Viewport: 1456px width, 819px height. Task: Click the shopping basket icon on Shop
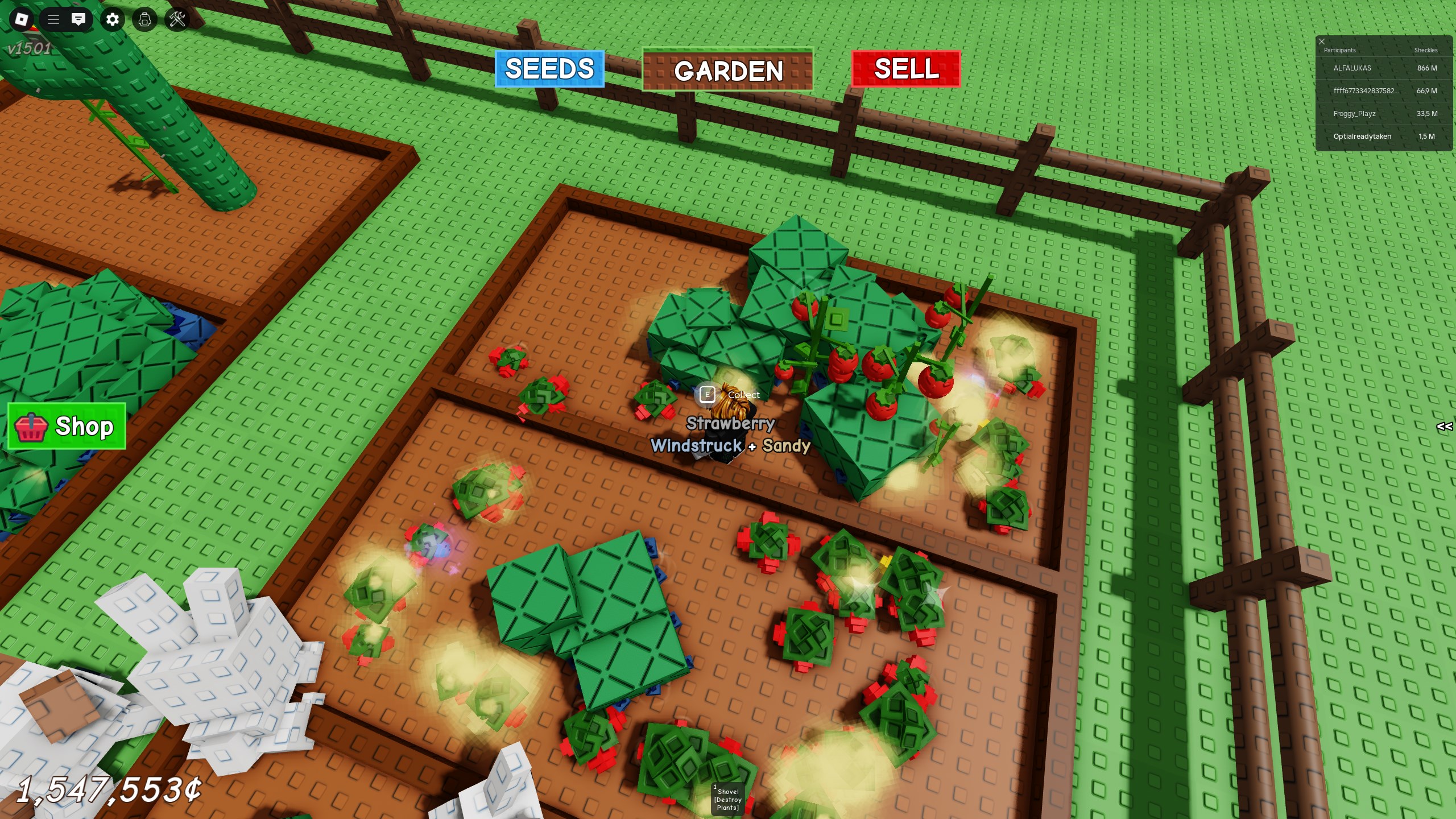32,427
